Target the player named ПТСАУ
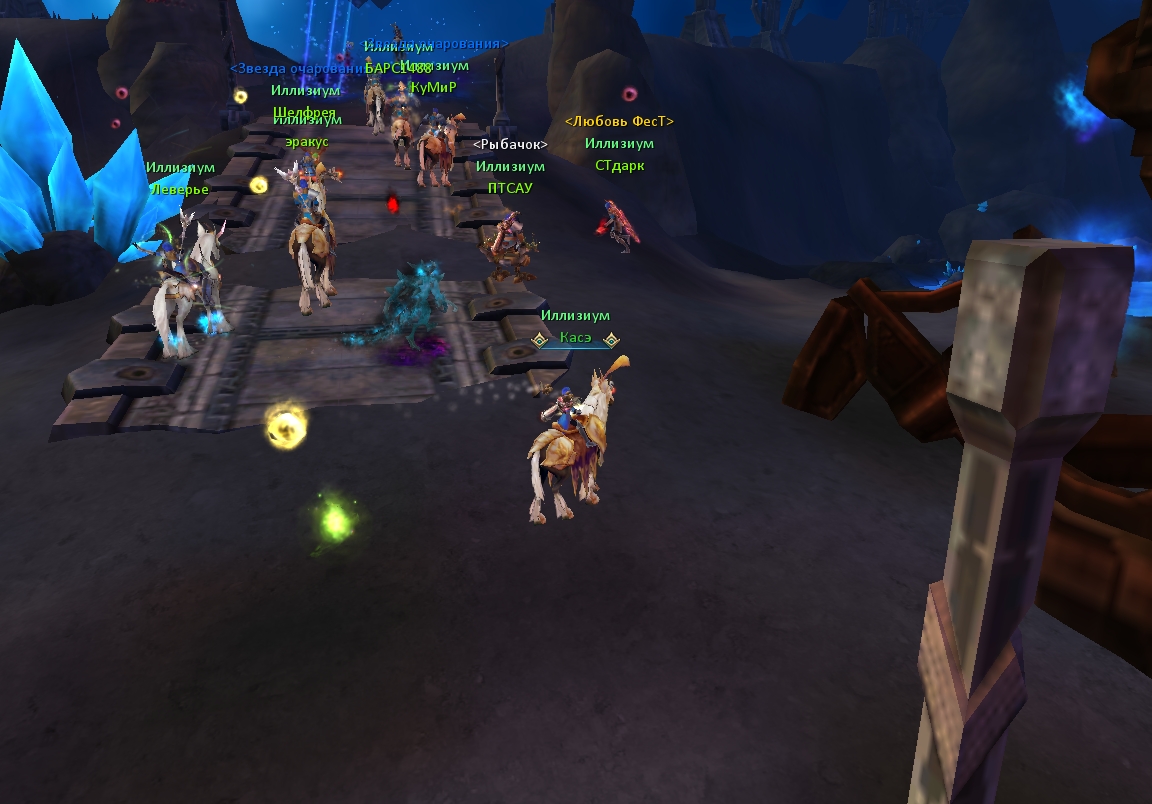 [510, 188]
